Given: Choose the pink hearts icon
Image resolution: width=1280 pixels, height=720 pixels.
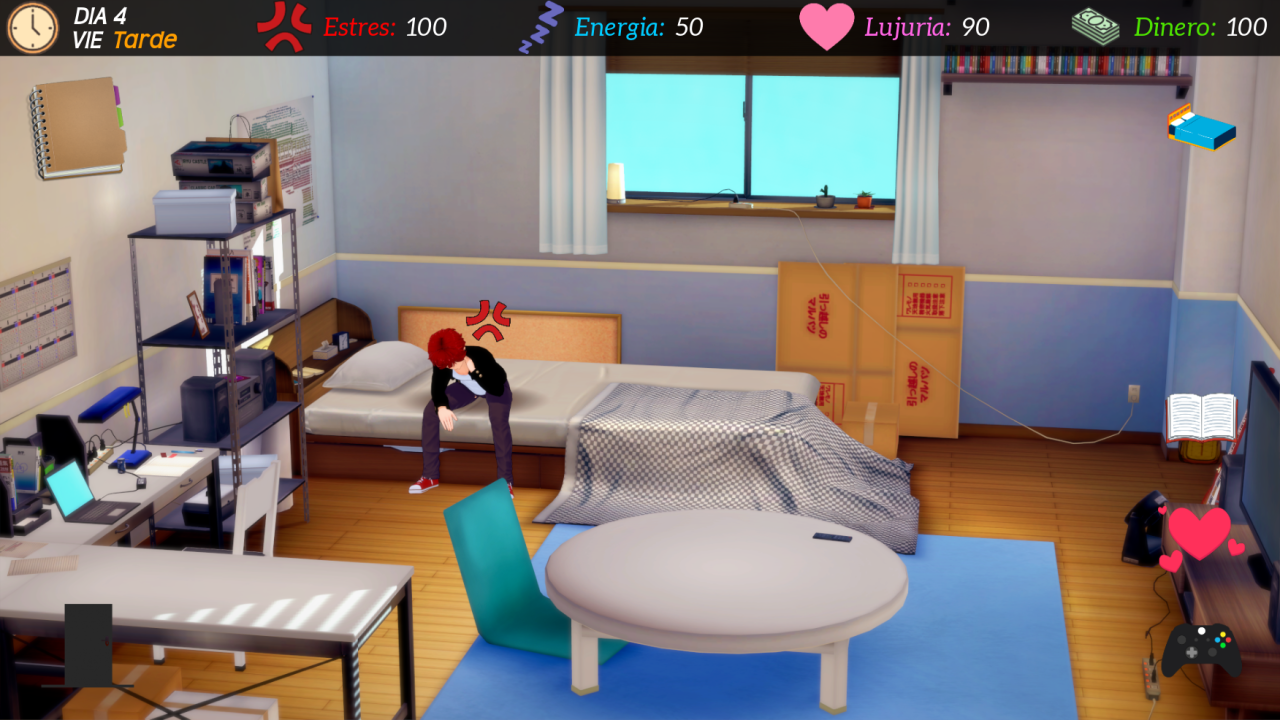Looking at the screenshot, I should (1199, 536).
